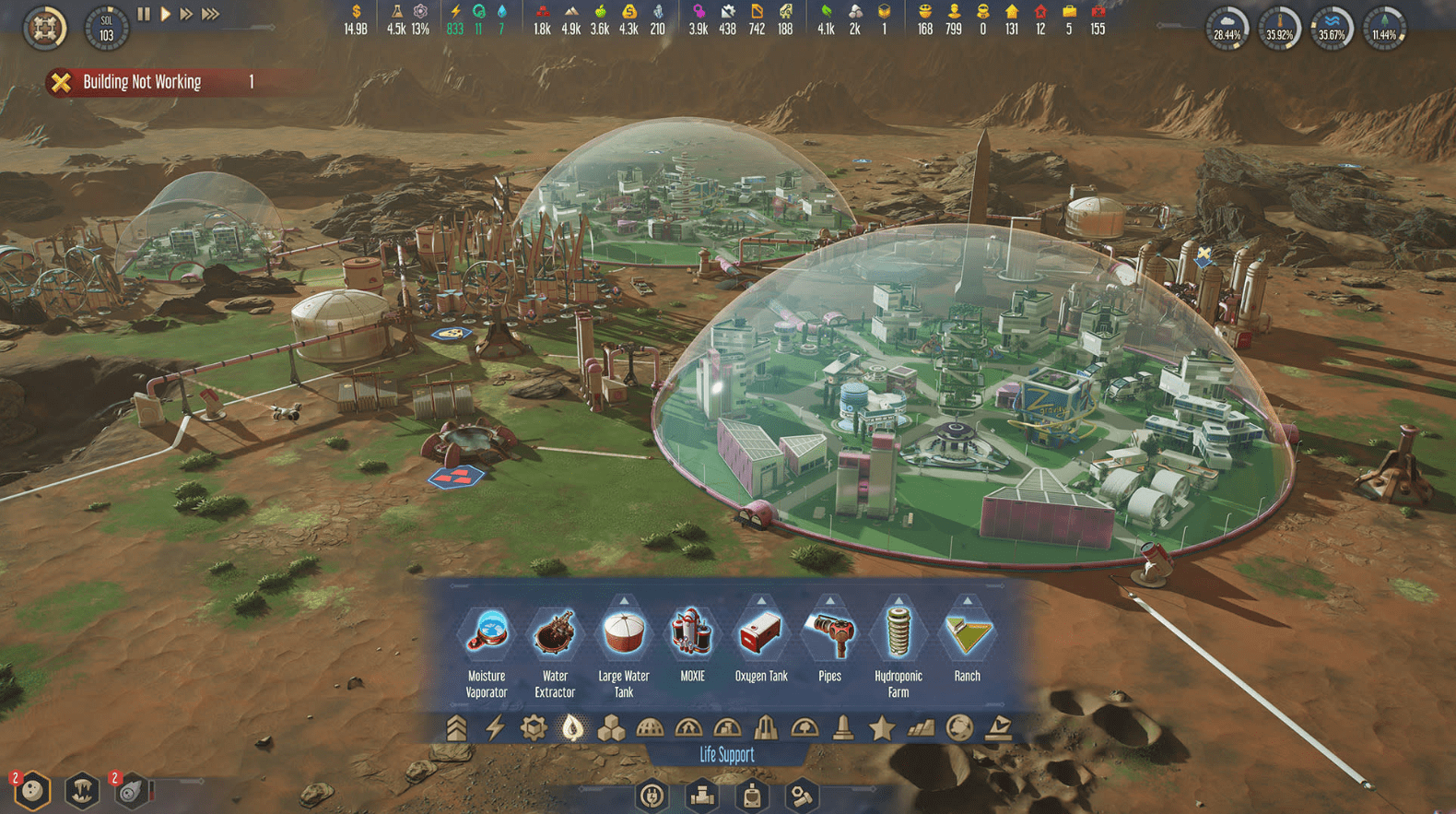The height and width of the screenshot is (814, 1456).
Task: Toggle the power cables overlay
Action: tap(652, 795)
